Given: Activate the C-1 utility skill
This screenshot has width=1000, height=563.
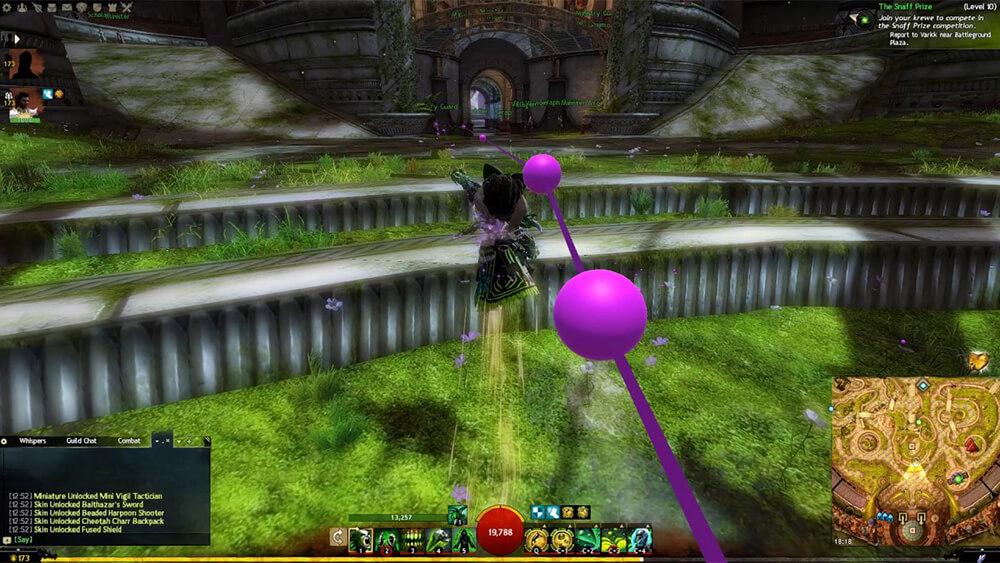Looking at the screenshot, I should click(562, 539).
